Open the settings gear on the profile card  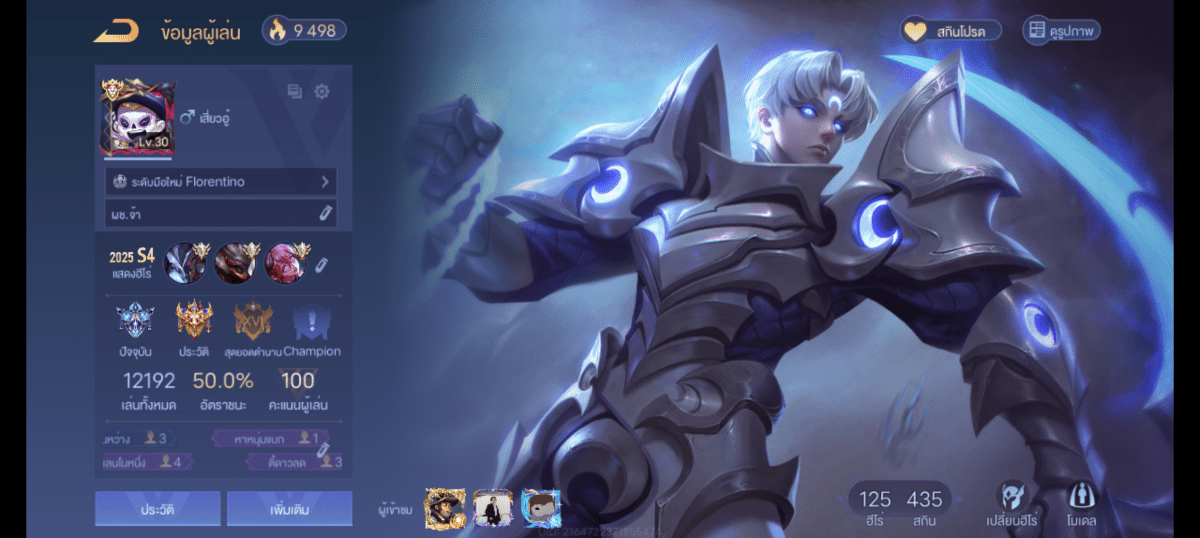pyautogui.click(x=321, y=92)
